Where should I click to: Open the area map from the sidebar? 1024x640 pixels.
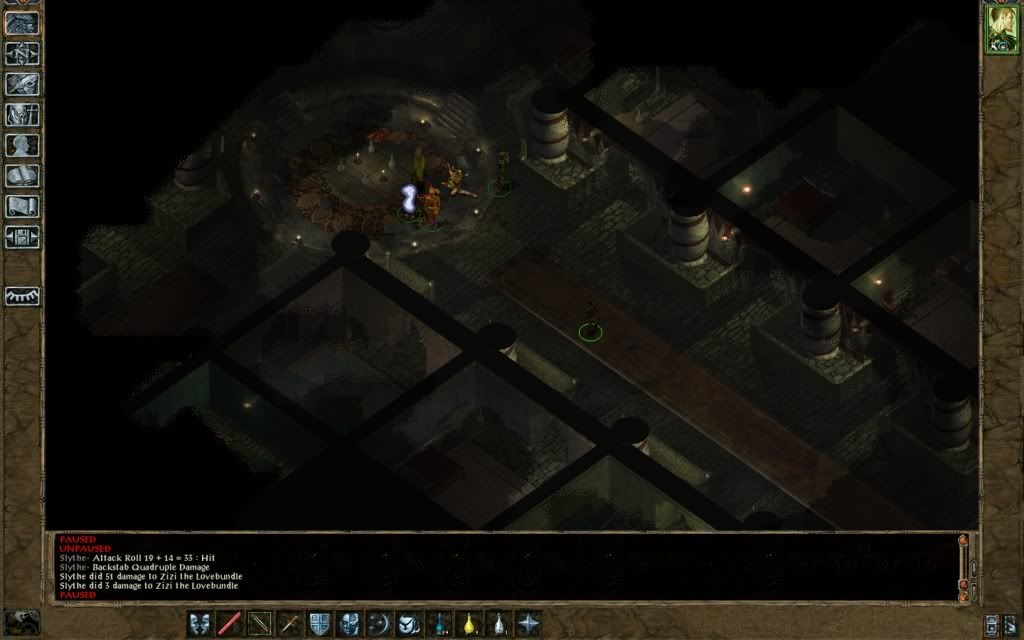coord(22,53)
